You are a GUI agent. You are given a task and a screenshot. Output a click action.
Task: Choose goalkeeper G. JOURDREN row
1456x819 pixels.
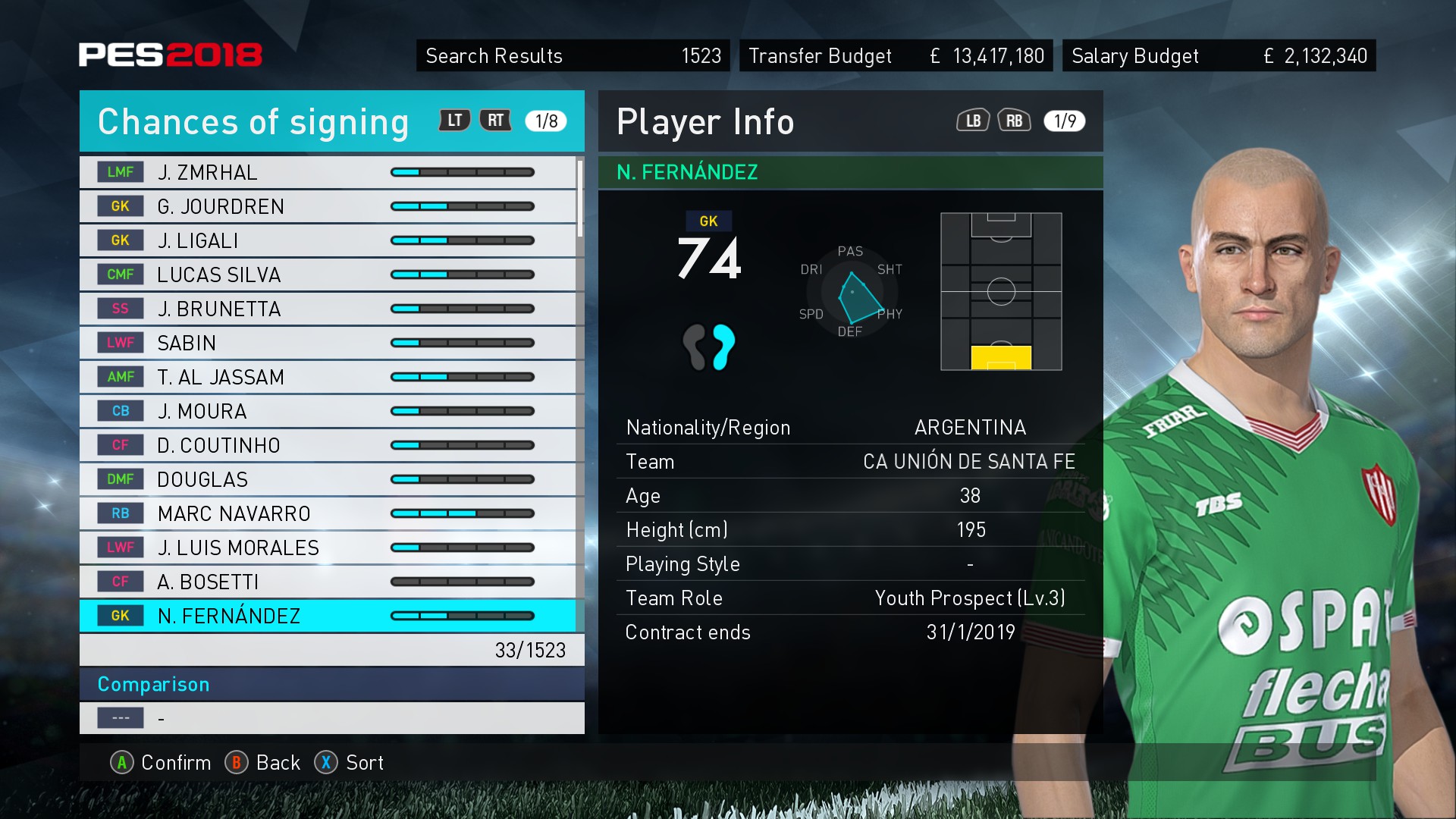click(328, 206)
